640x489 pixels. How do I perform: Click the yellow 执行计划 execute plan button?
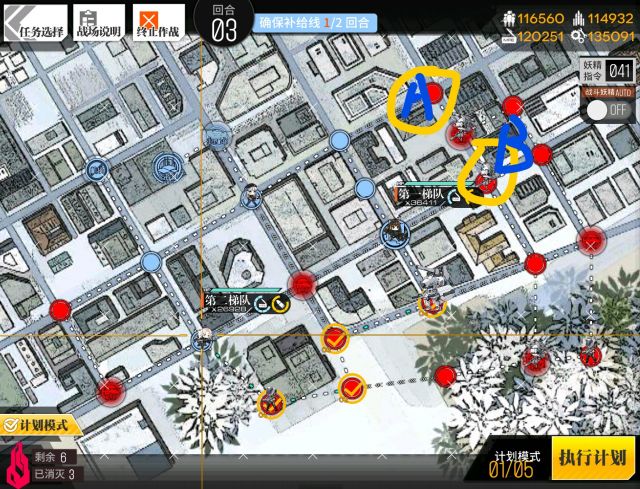tap(595, 459)
